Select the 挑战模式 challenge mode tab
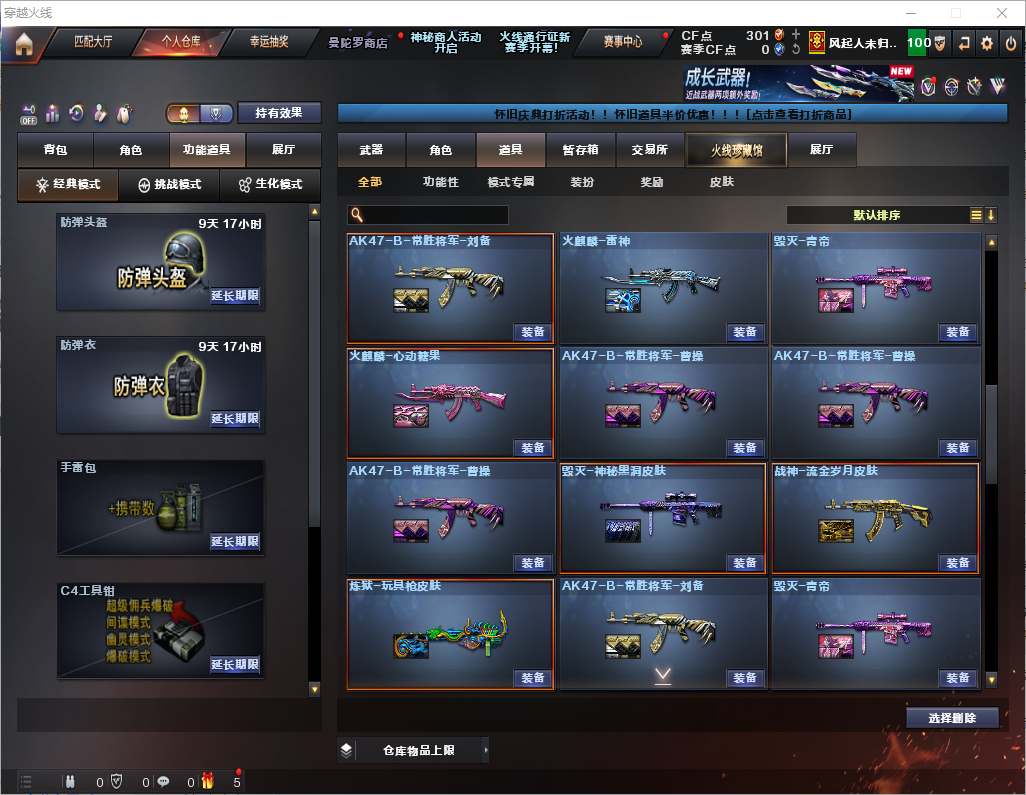The height and width of the screenshot is (795, 1026). [x=169, y=185]
